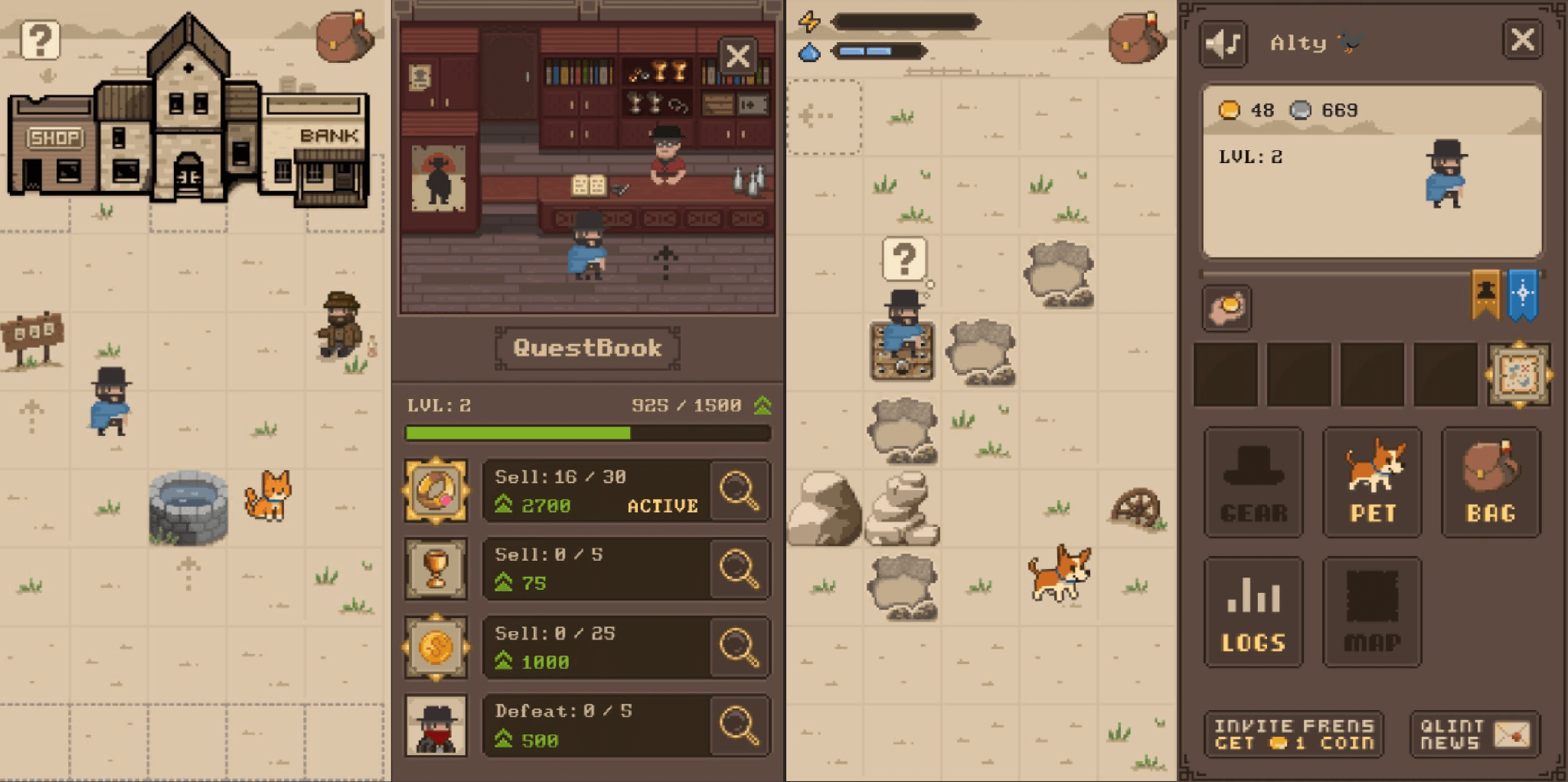Open the help question mark button
This screenshot has width=1568, height=782.
[x=40, y=40]
